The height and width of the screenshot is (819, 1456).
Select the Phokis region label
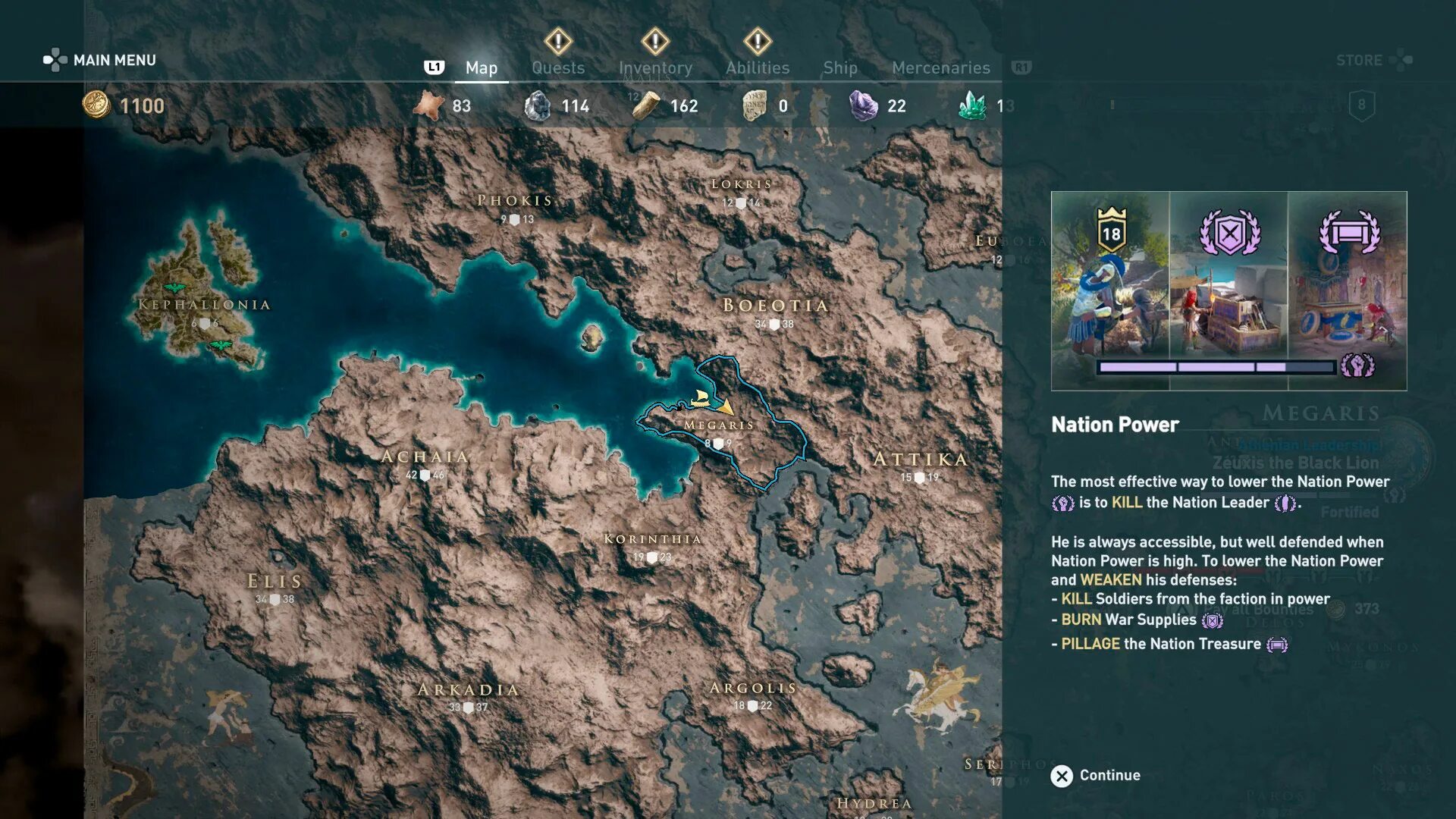coord(515,201)
